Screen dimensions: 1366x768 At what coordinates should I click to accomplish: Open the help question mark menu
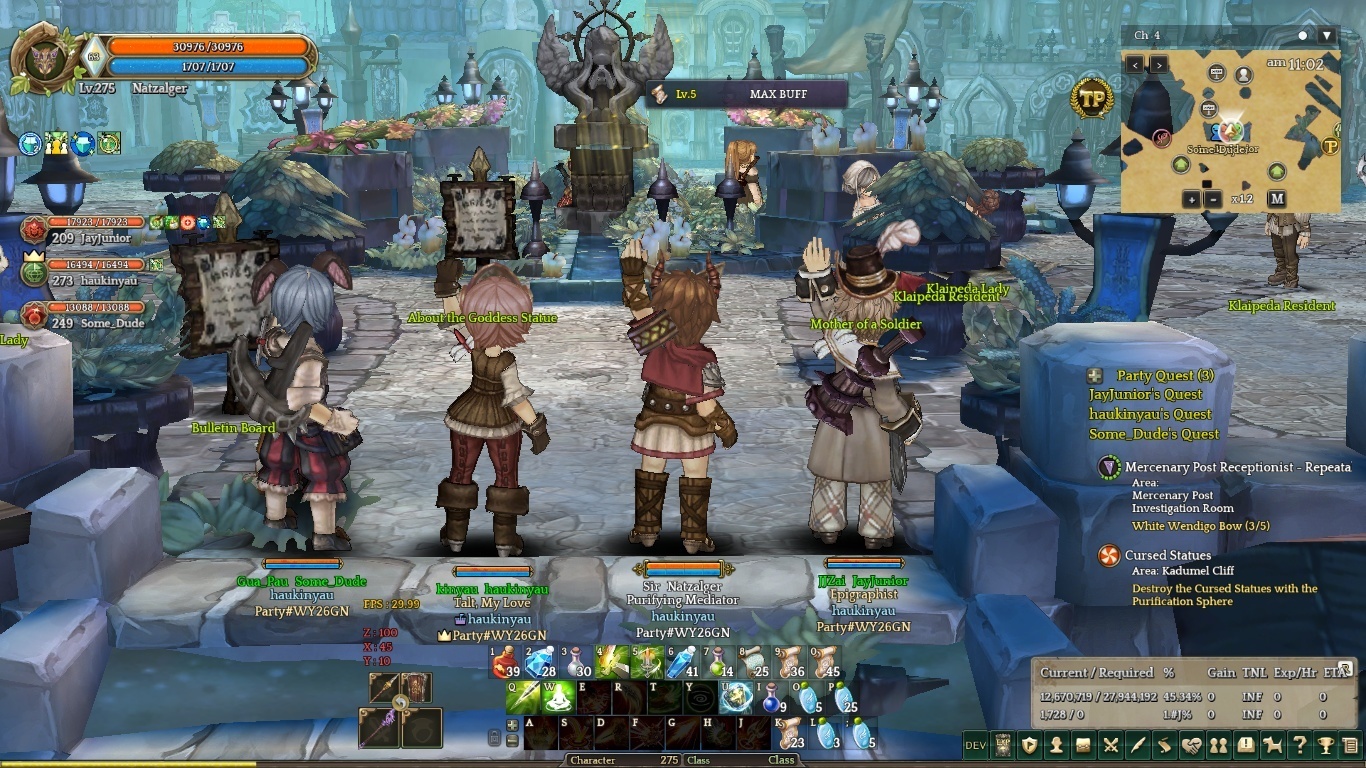point(1299,744)
